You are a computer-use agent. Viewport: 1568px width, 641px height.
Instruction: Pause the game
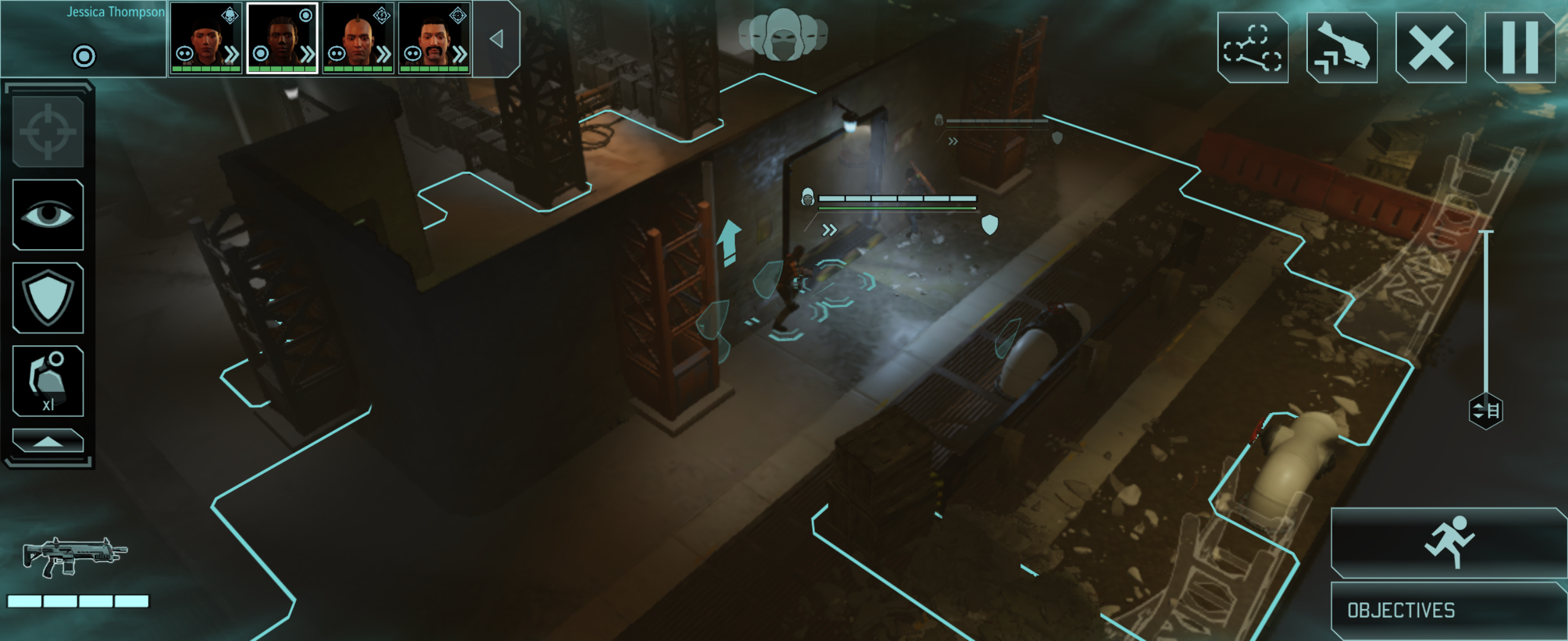(1520, 47)
